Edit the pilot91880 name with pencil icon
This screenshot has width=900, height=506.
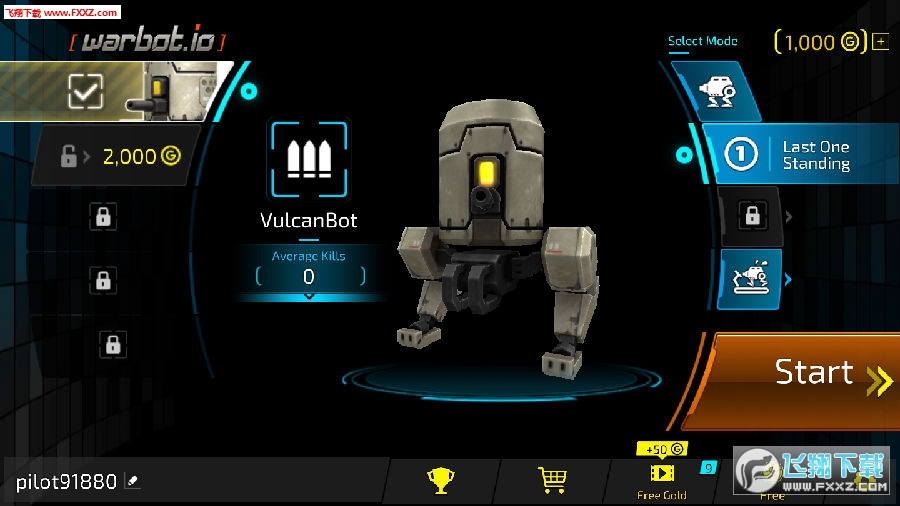tap(133, 482)
